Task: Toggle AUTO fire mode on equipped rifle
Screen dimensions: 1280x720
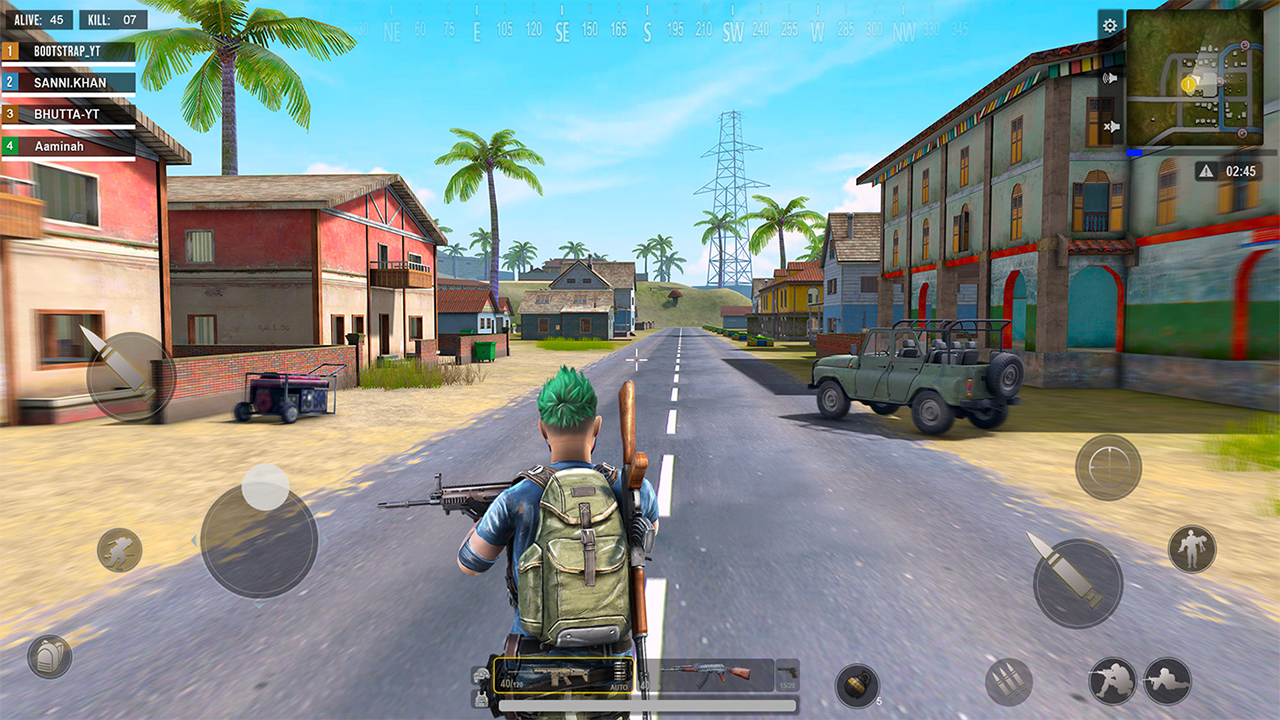Action: coord(618,686)
